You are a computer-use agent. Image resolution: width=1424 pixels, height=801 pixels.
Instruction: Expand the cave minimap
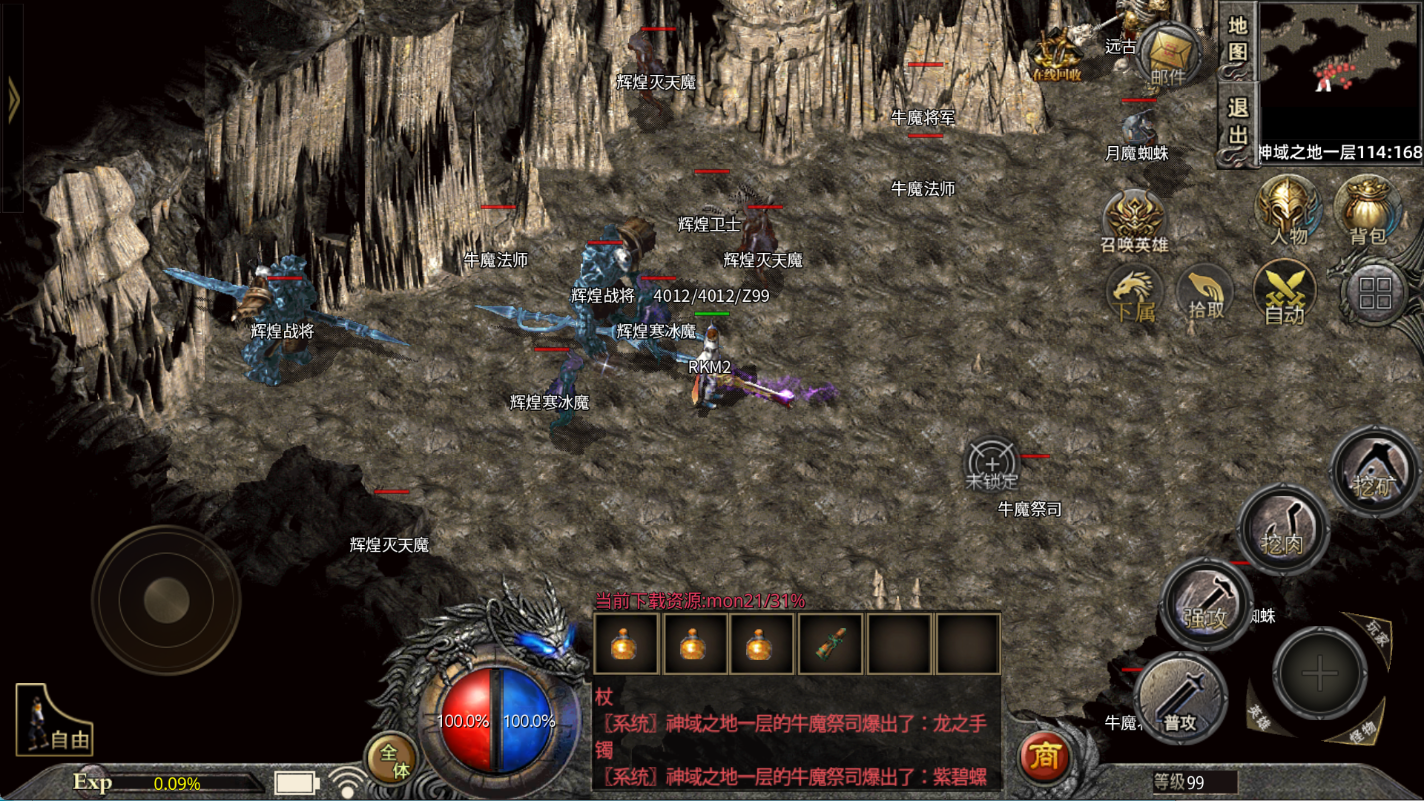coord(1340,72)
